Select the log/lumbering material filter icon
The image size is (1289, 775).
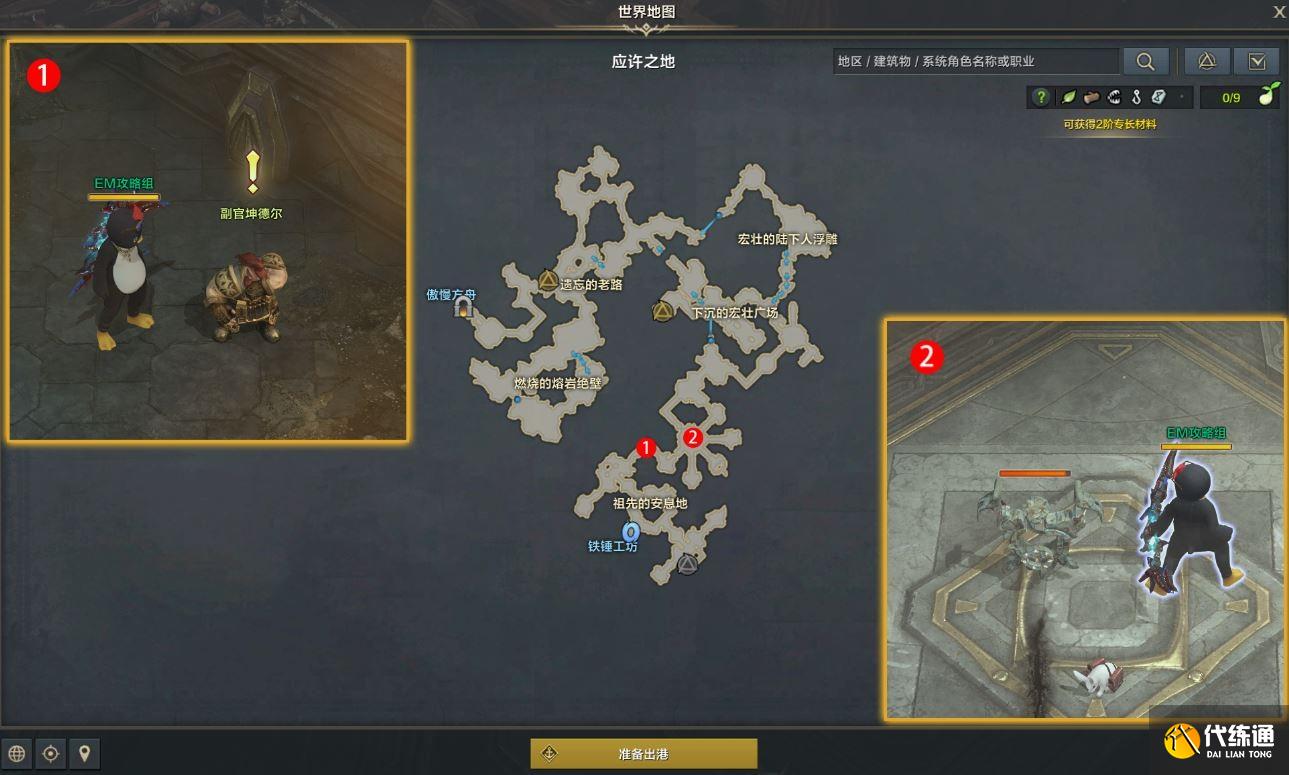pyautogui.click(x=1092, y=97)
